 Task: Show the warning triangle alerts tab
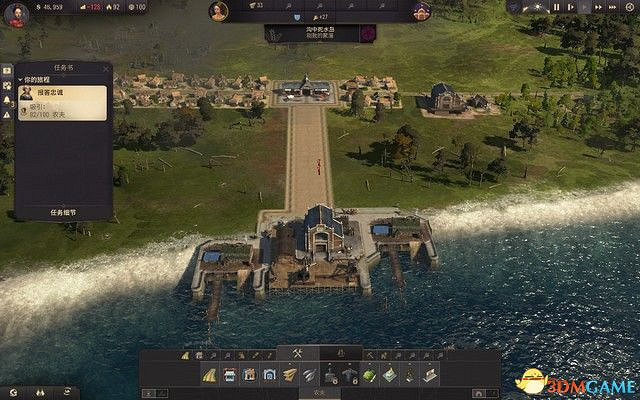pyautogui.click(x=7, y=114)
